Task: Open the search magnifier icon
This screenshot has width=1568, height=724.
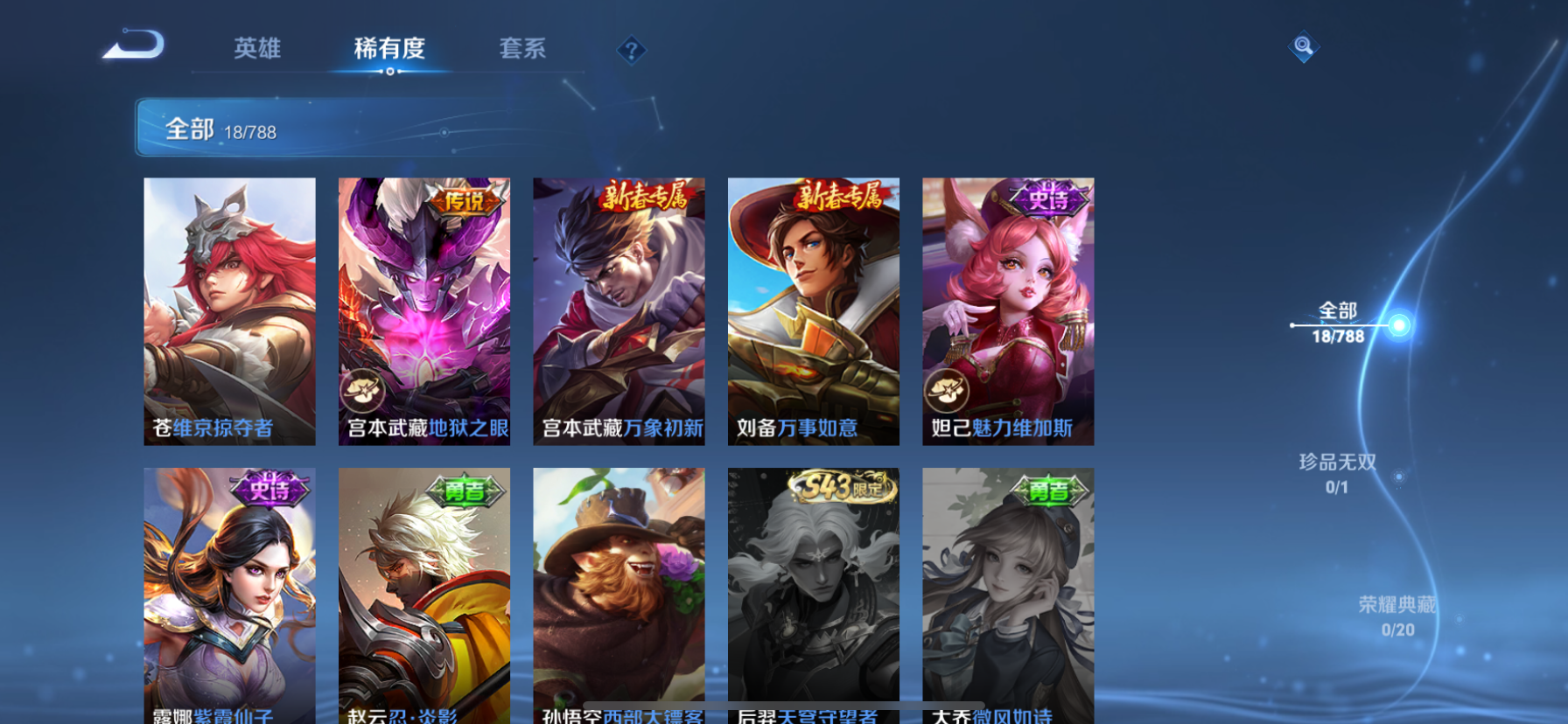Action: point(1302,47)
